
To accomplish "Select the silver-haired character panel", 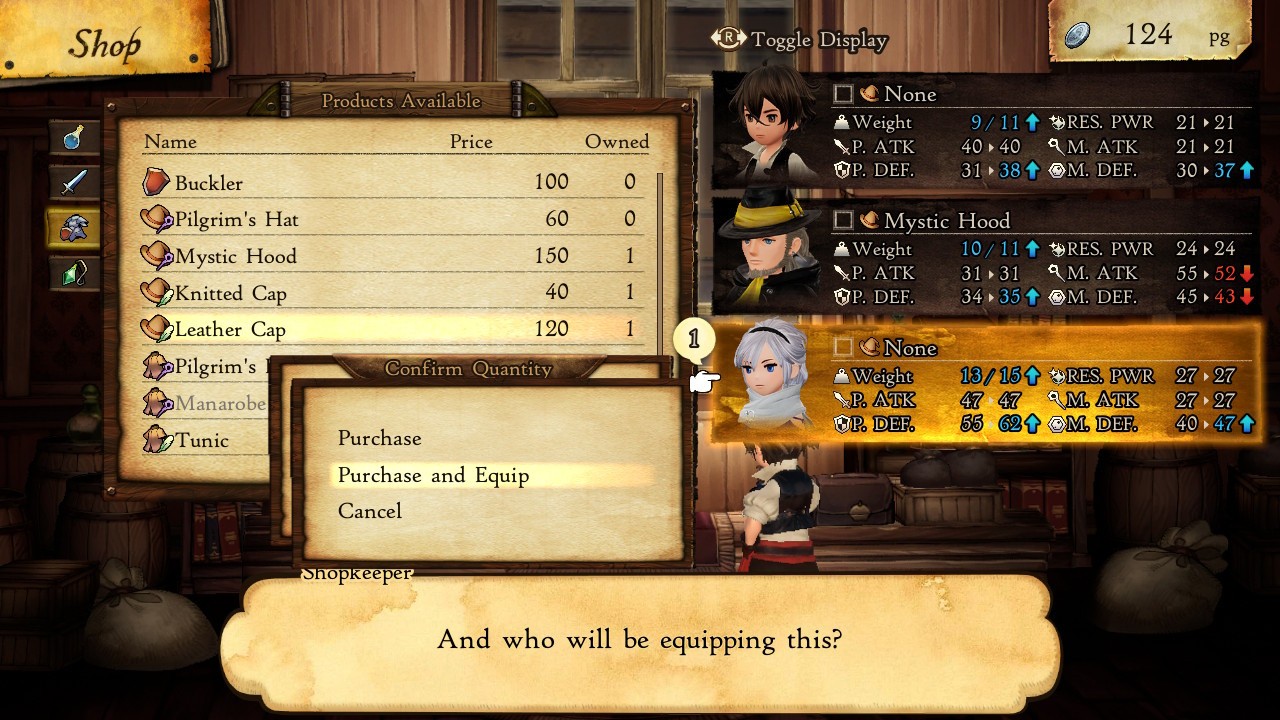I will tap(985, 385).
